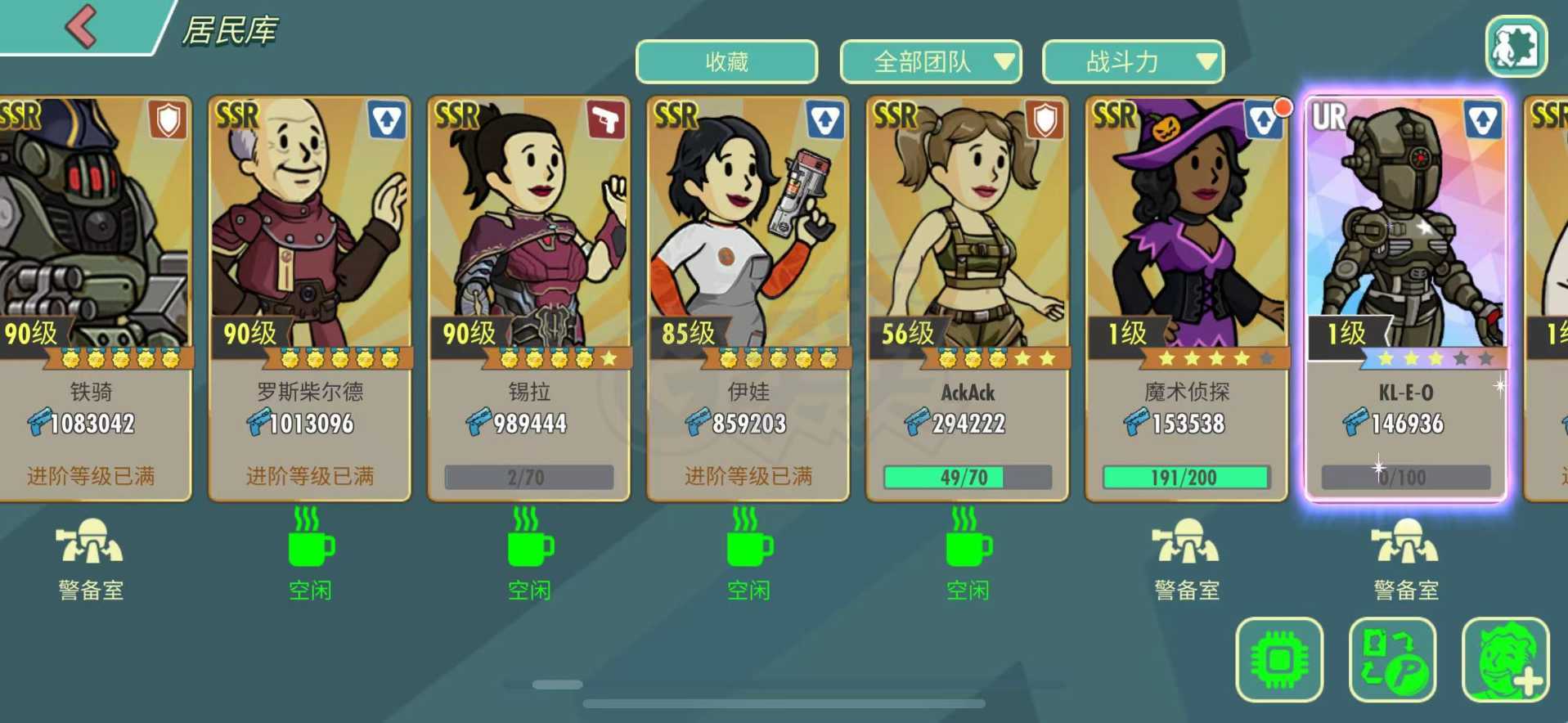Select the 锡拉 dweller card

pyautogui.click(x=529, y=299)
